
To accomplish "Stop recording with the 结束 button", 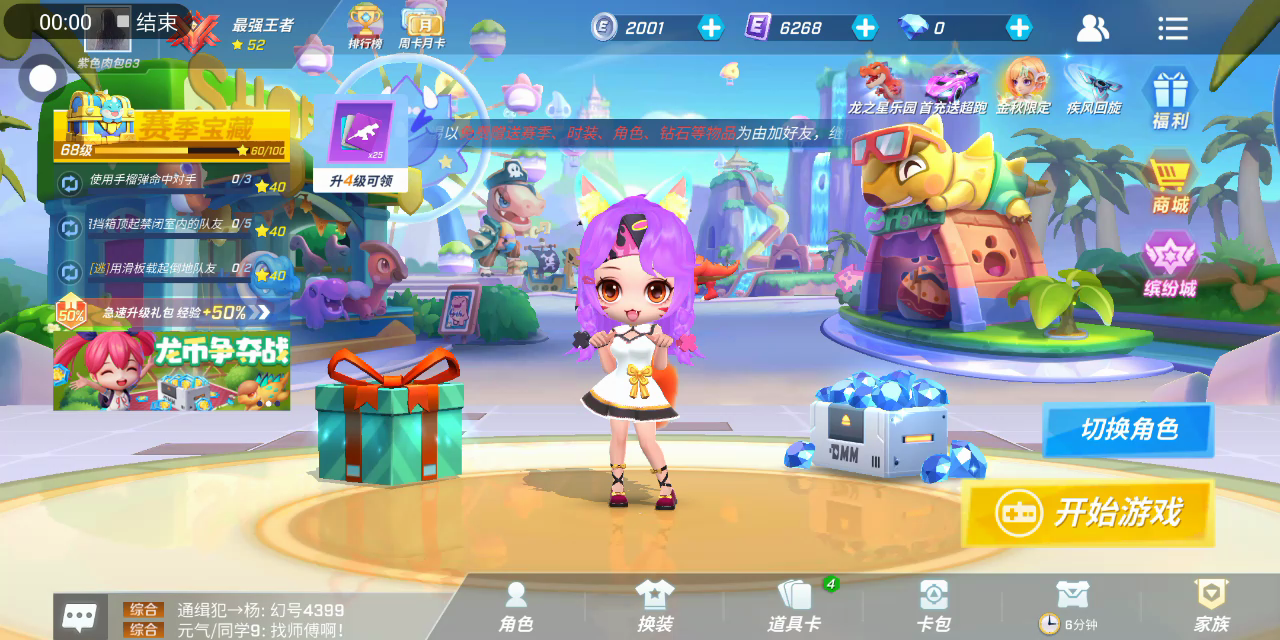I will click(x=147, y=22).
